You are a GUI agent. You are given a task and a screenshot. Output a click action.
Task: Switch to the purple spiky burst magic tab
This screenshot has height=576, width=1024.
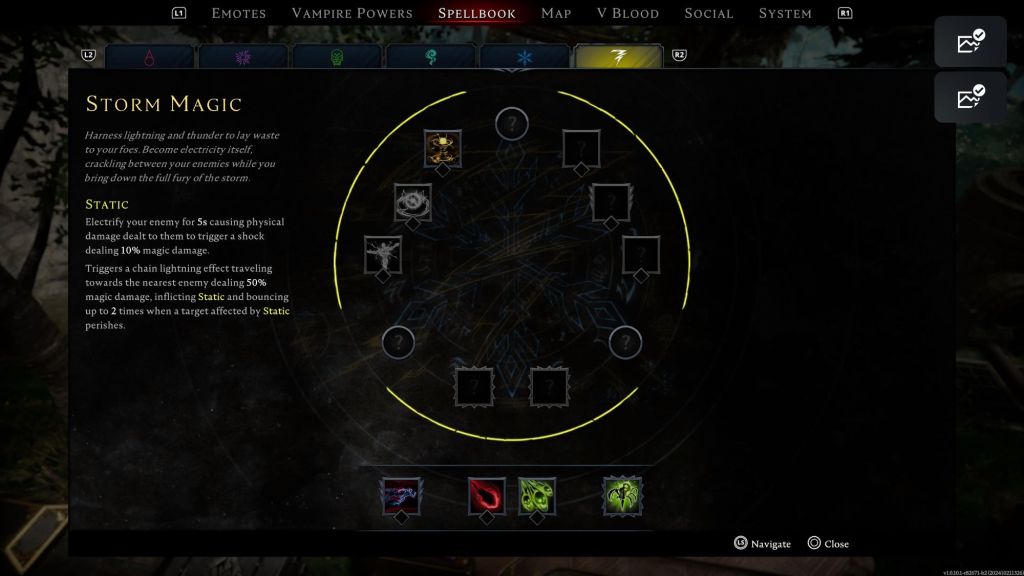(243, 58)
